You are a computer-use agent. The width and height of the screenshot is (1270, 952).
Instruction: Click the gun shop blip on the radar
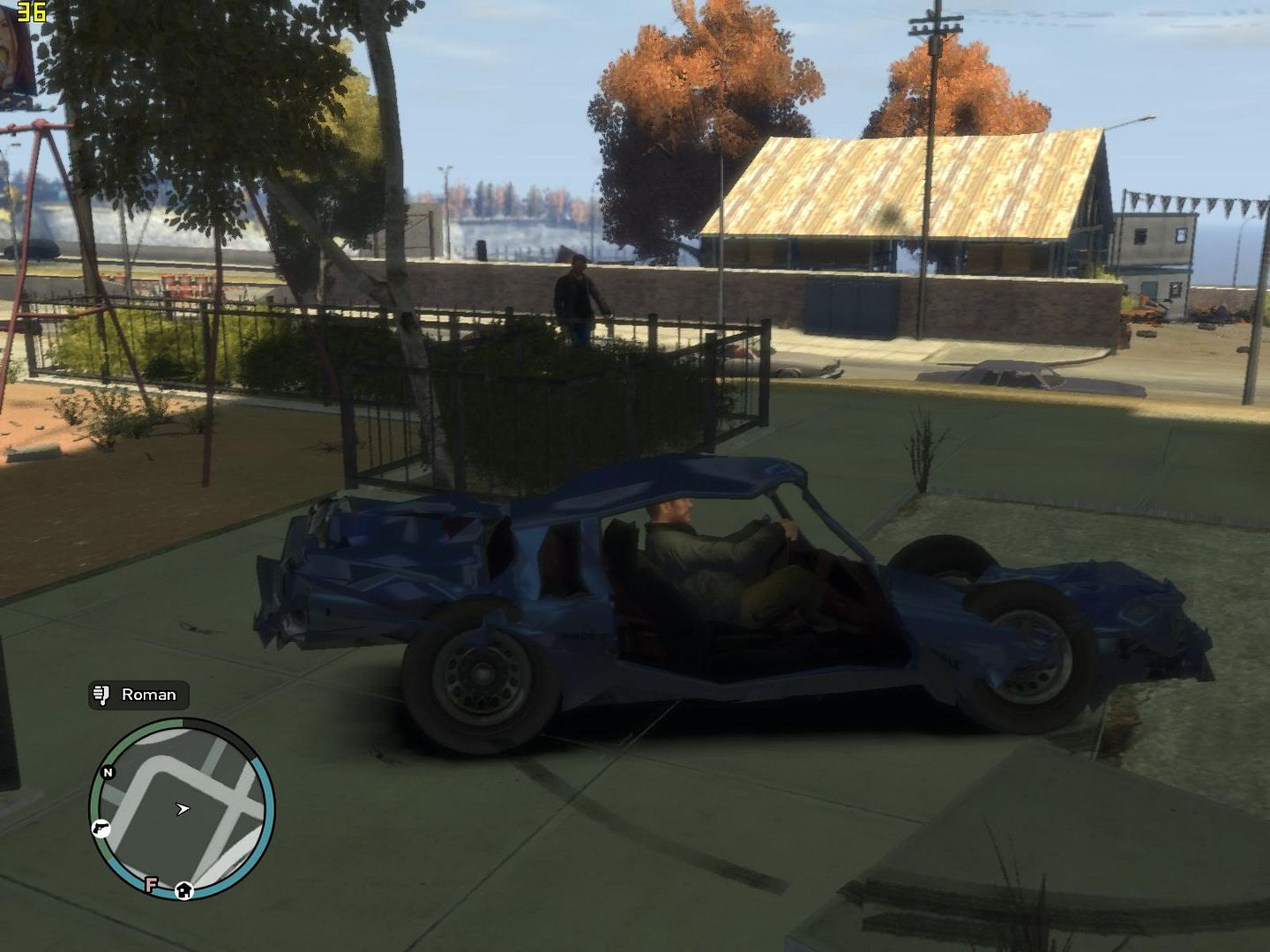pos(101,828)
